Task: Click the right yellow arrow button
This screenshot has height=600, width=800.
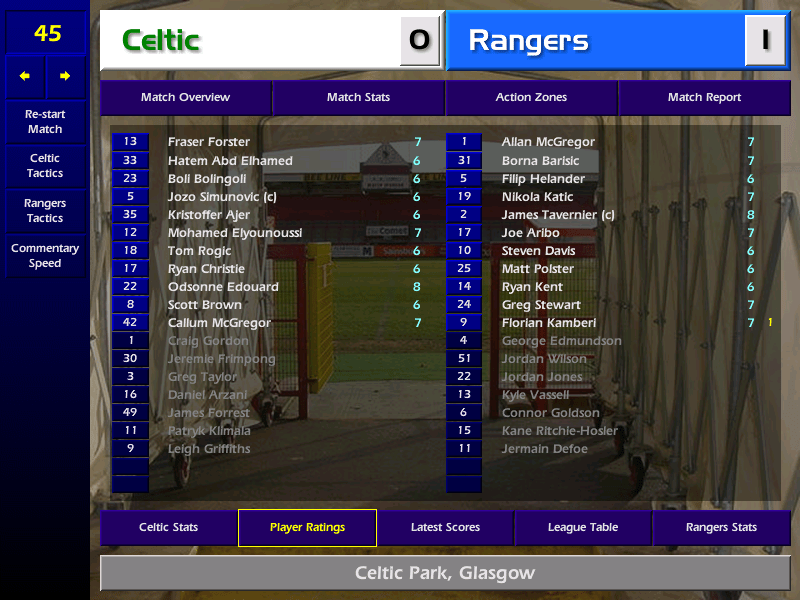Action: pos(65,76)
